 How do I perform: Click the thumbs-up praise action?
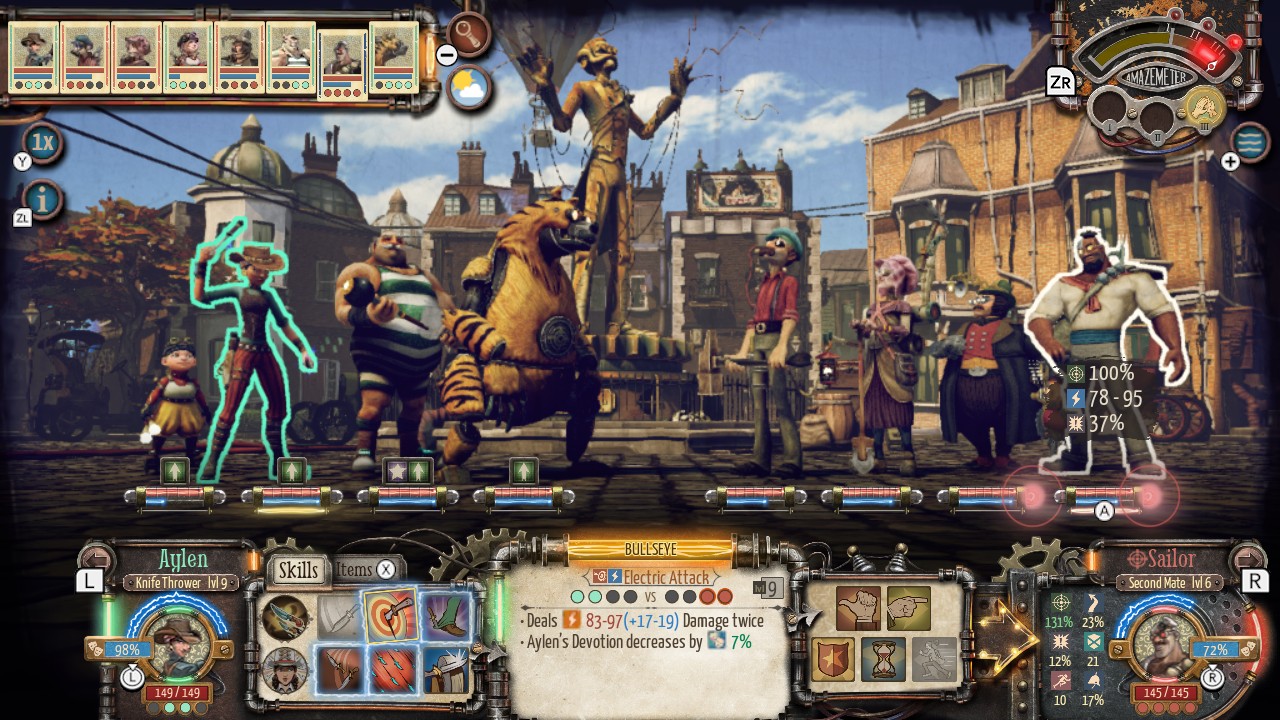(x=859, y=608)
